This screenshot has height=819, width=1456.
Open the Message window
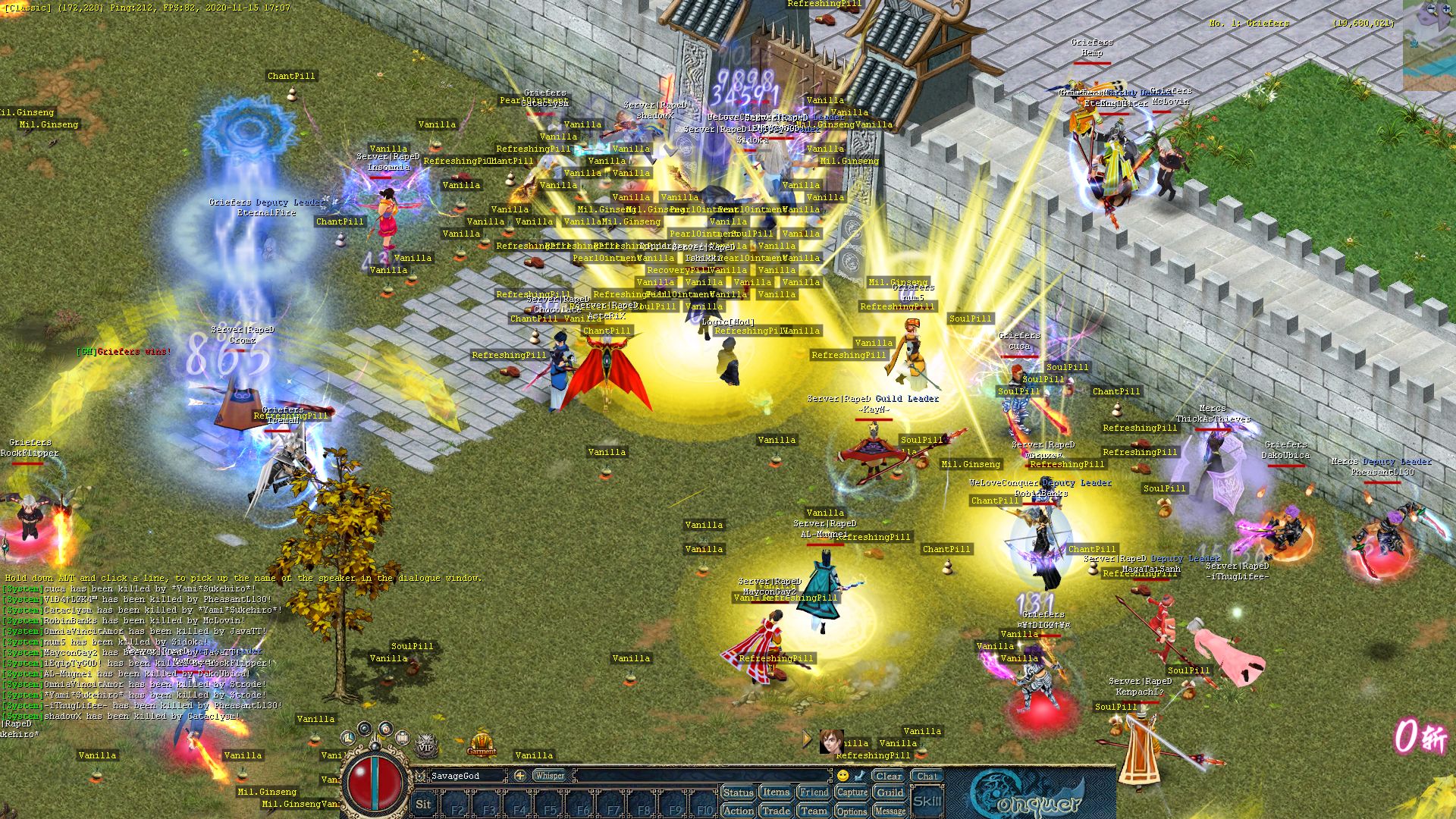(x=890, y=811)
